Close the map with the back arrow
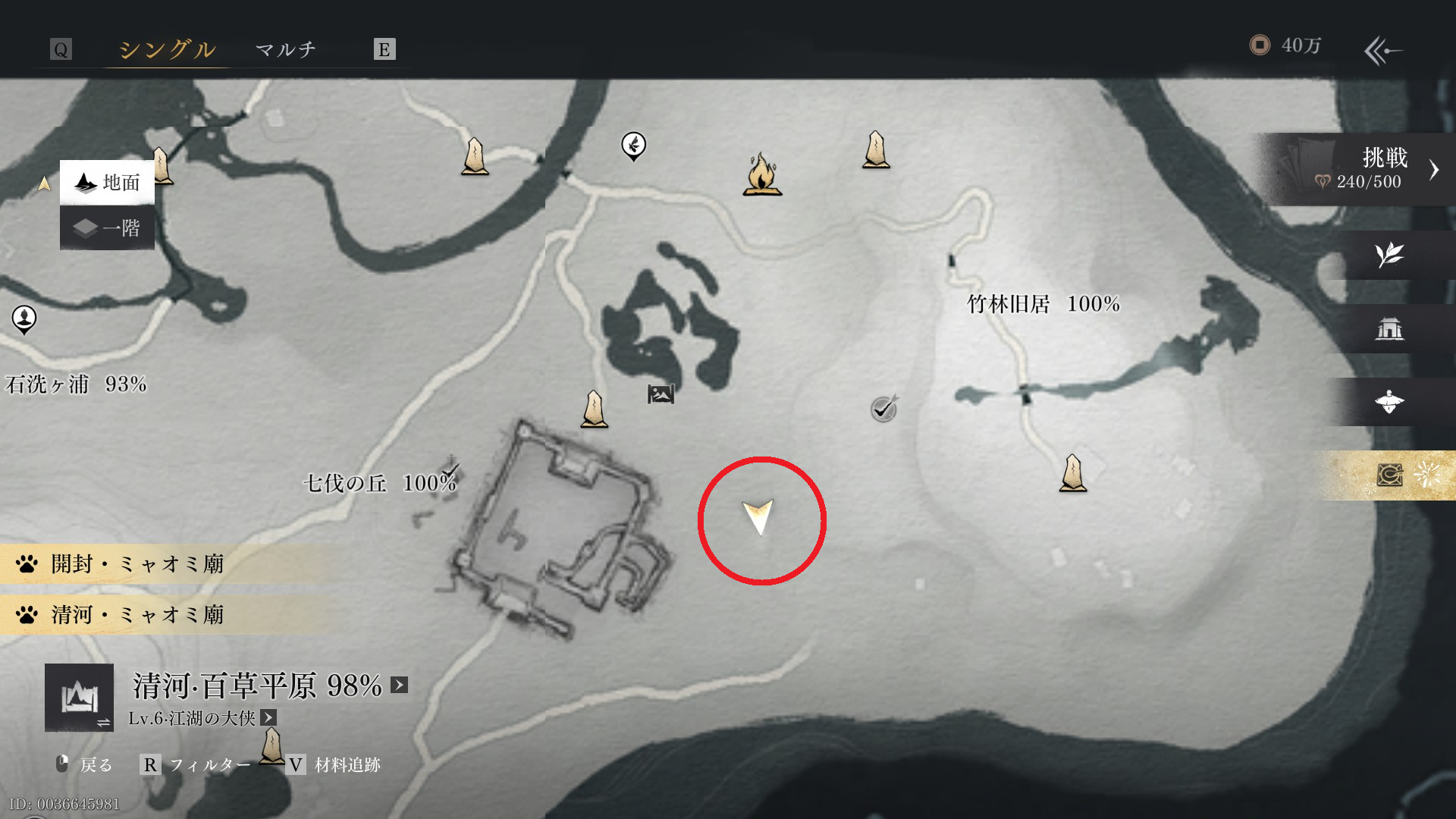The width and height of the screenshot is (1456, 819). tap(1383, 51)
